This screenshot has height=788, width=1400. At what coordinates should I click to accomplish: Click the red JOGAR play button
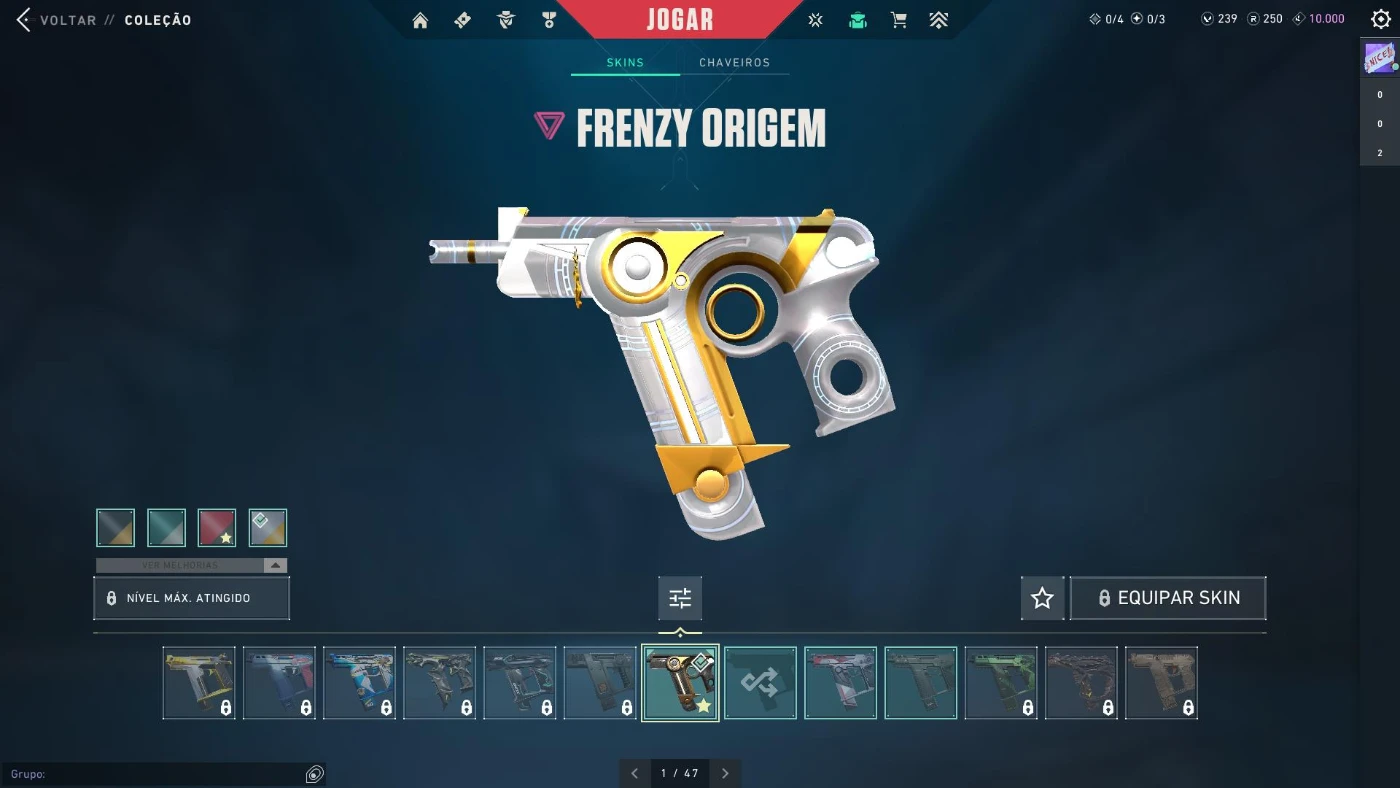[x=680, y=20]
